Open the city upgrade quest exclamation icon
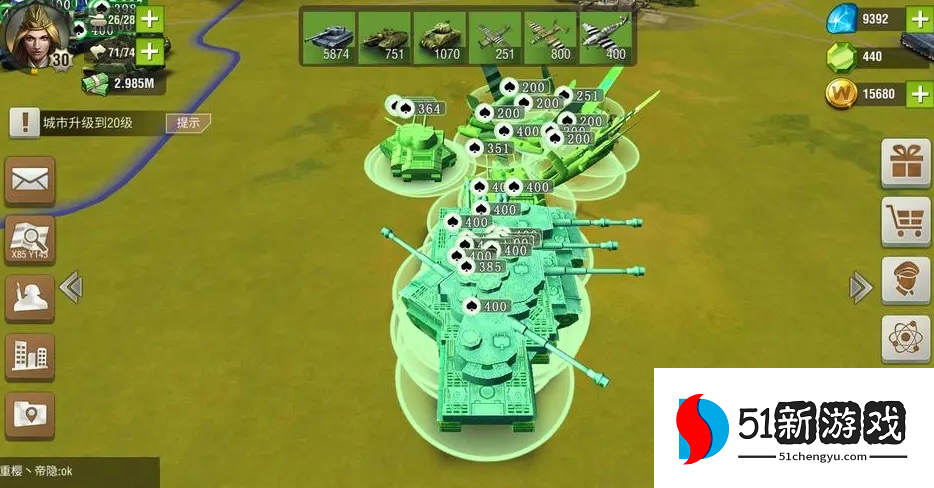934x488 pixels. click(x=20, y=123)
